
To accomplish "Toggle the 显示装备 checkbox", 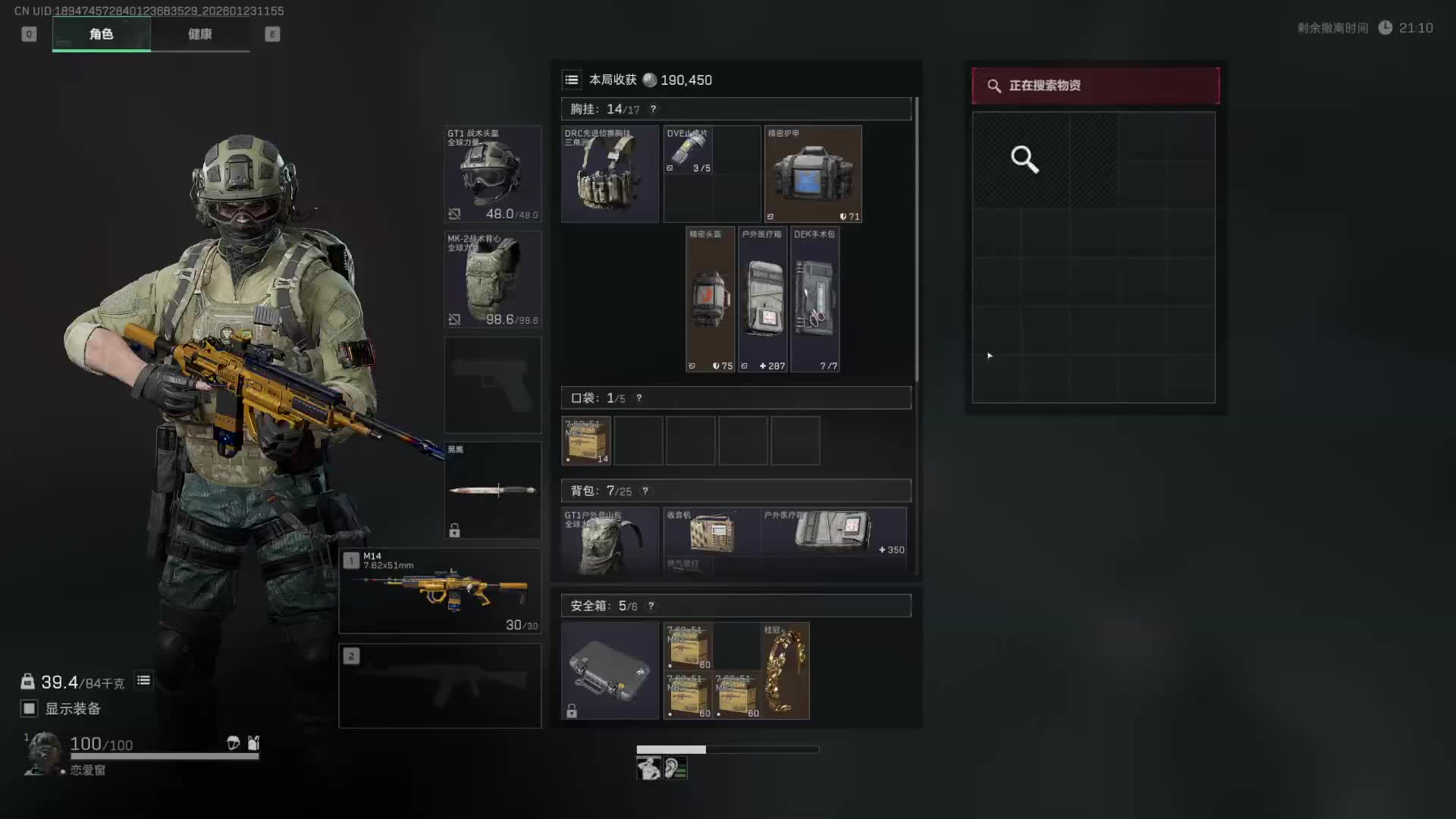I will click(29, 708).
